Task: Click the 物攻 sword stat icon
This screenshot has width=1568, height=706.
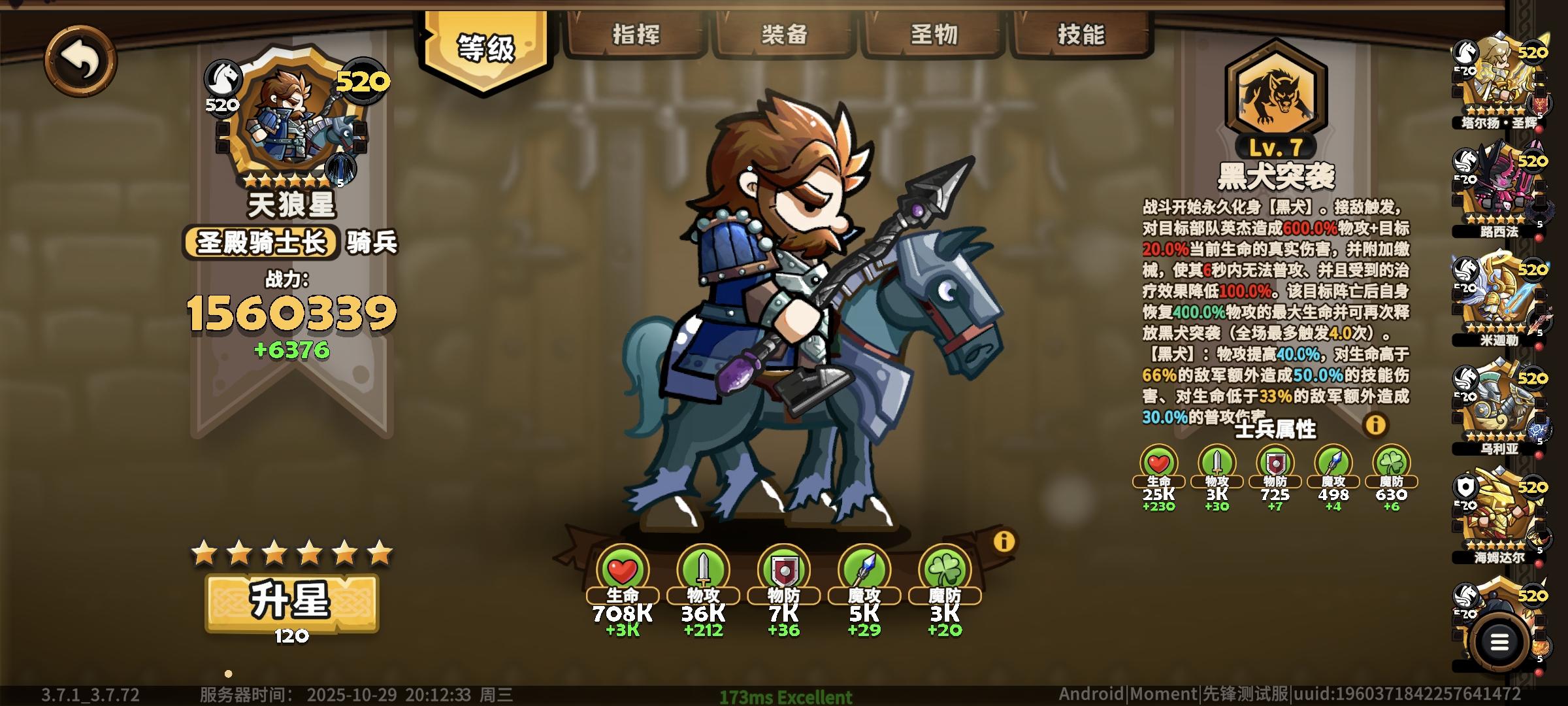Action: [x=702, y=569]
